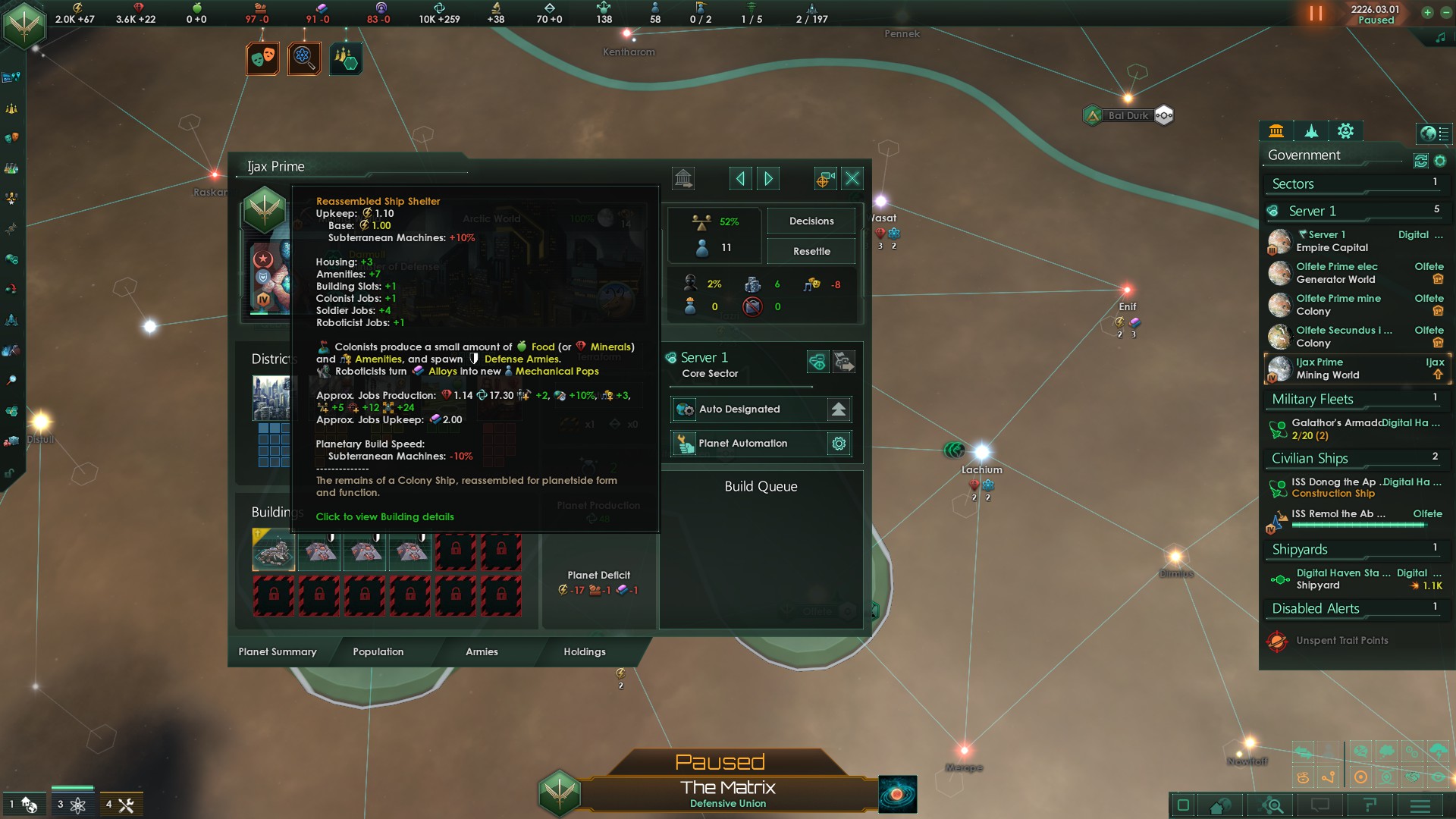Viewport: 1456px width, 819px height.
Task: Click the factions masks alert icon
Action: (x=262, y=58)
